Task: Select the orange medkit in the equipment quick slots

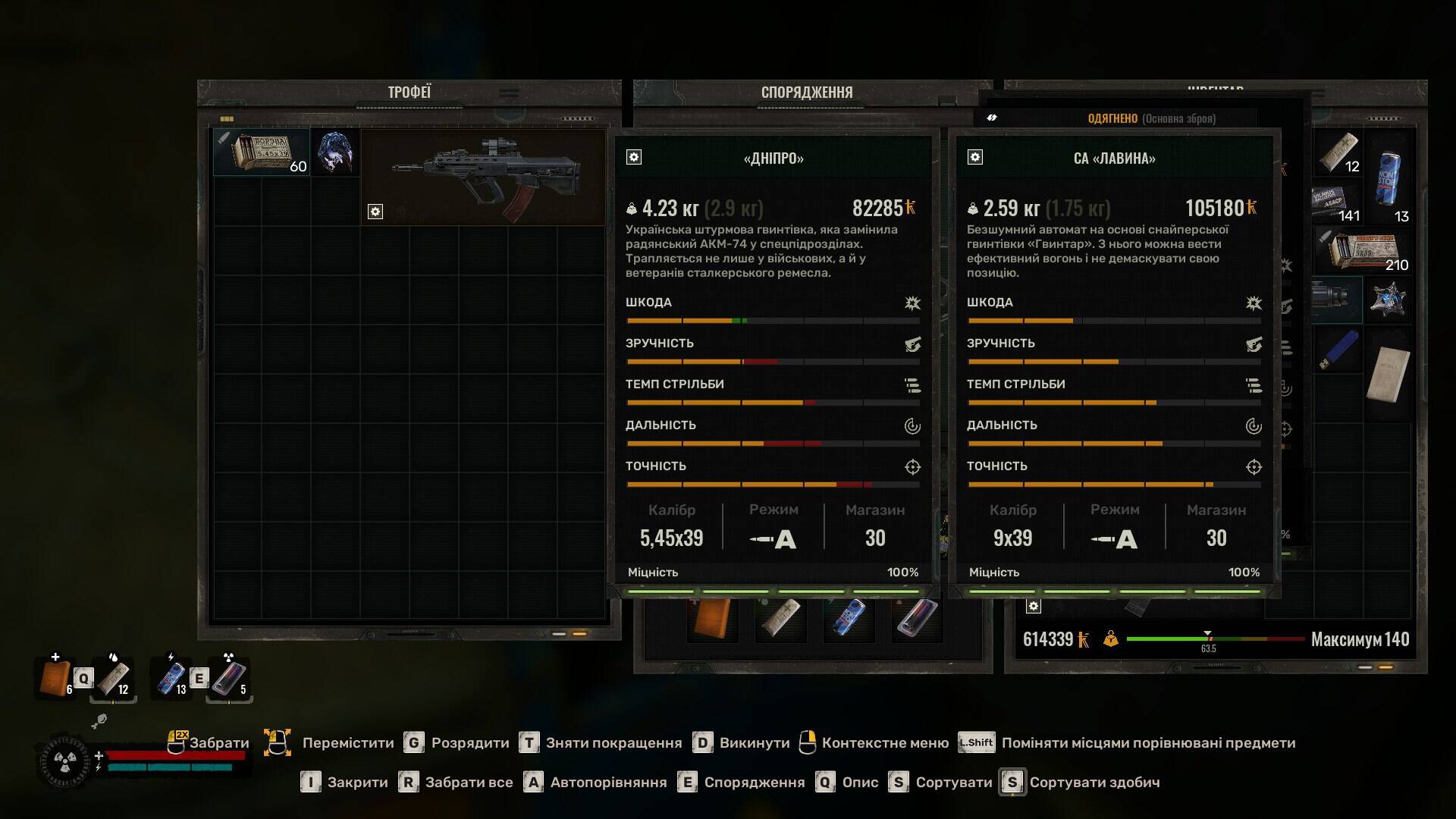Action: click(712, 620)
